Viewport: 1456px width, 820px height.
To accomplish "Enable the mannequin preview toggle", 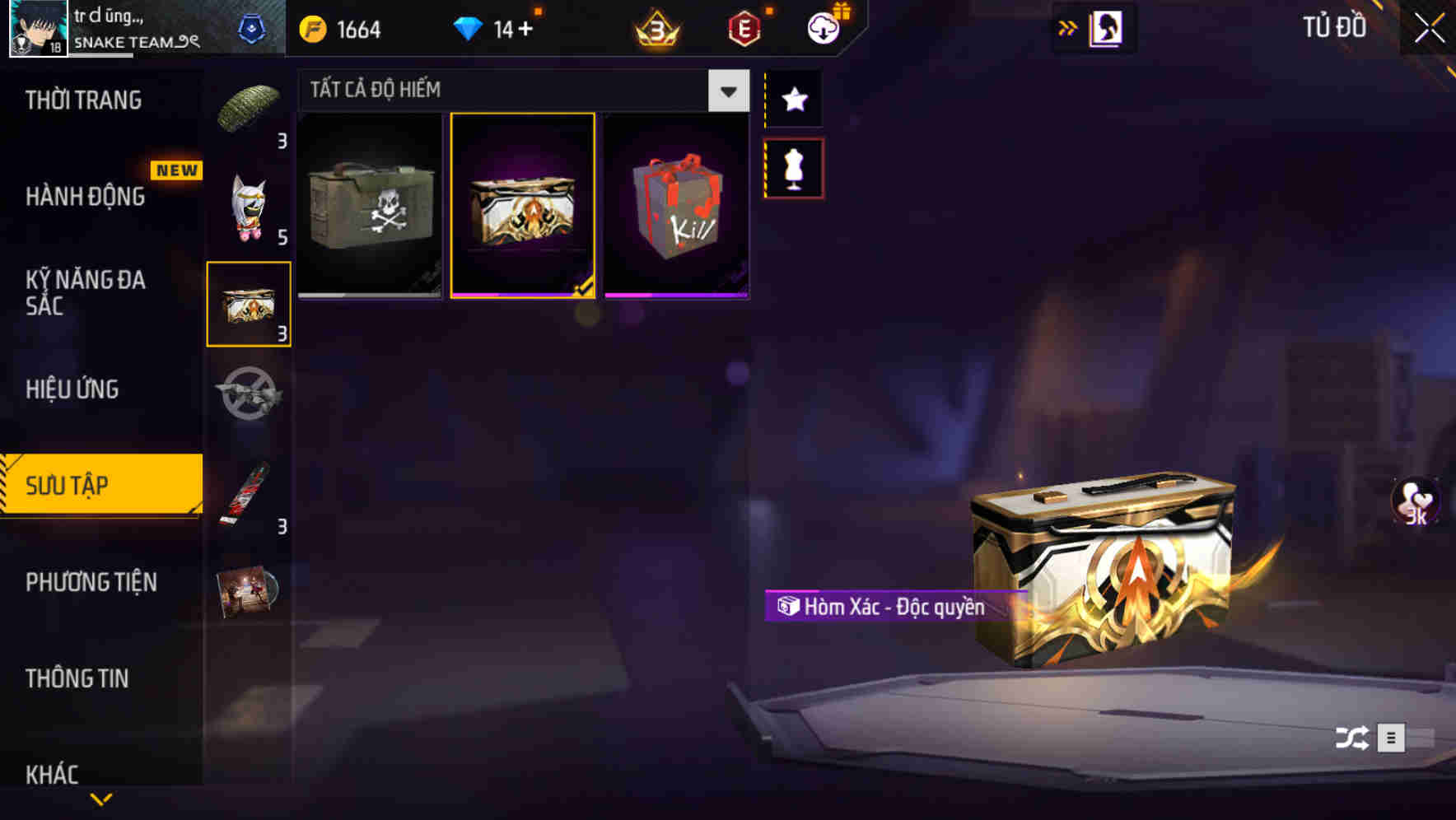I will click(793, 167).
